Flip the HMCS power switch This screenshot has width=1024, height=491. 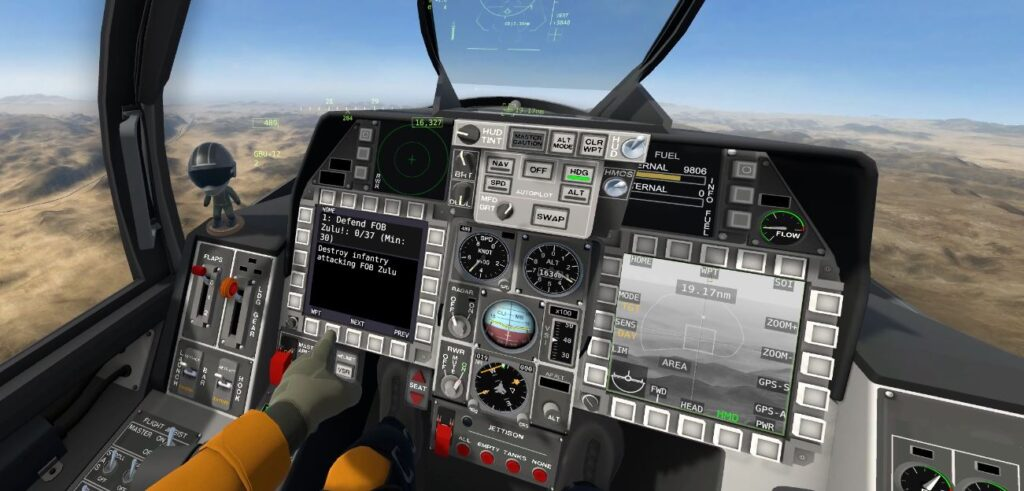point(617,187)
